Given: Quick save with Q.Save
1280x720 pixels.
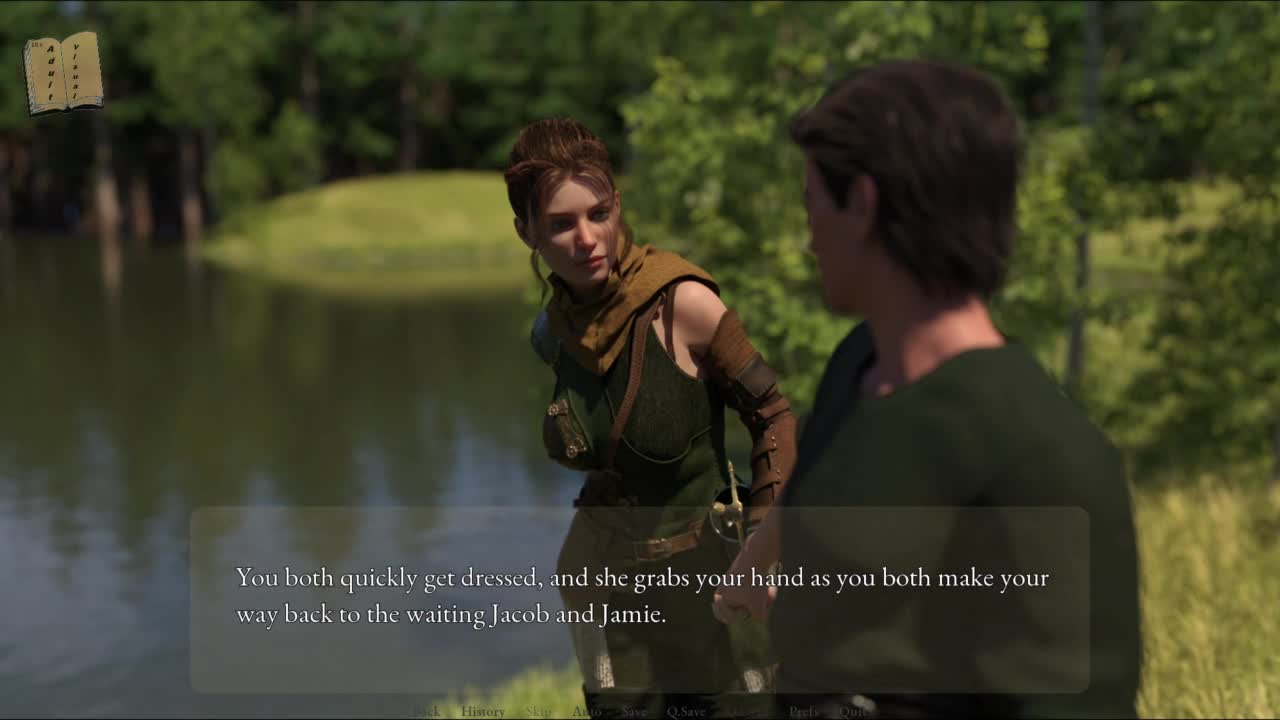Looking at the screenshot, I should [x=686, y=712].
